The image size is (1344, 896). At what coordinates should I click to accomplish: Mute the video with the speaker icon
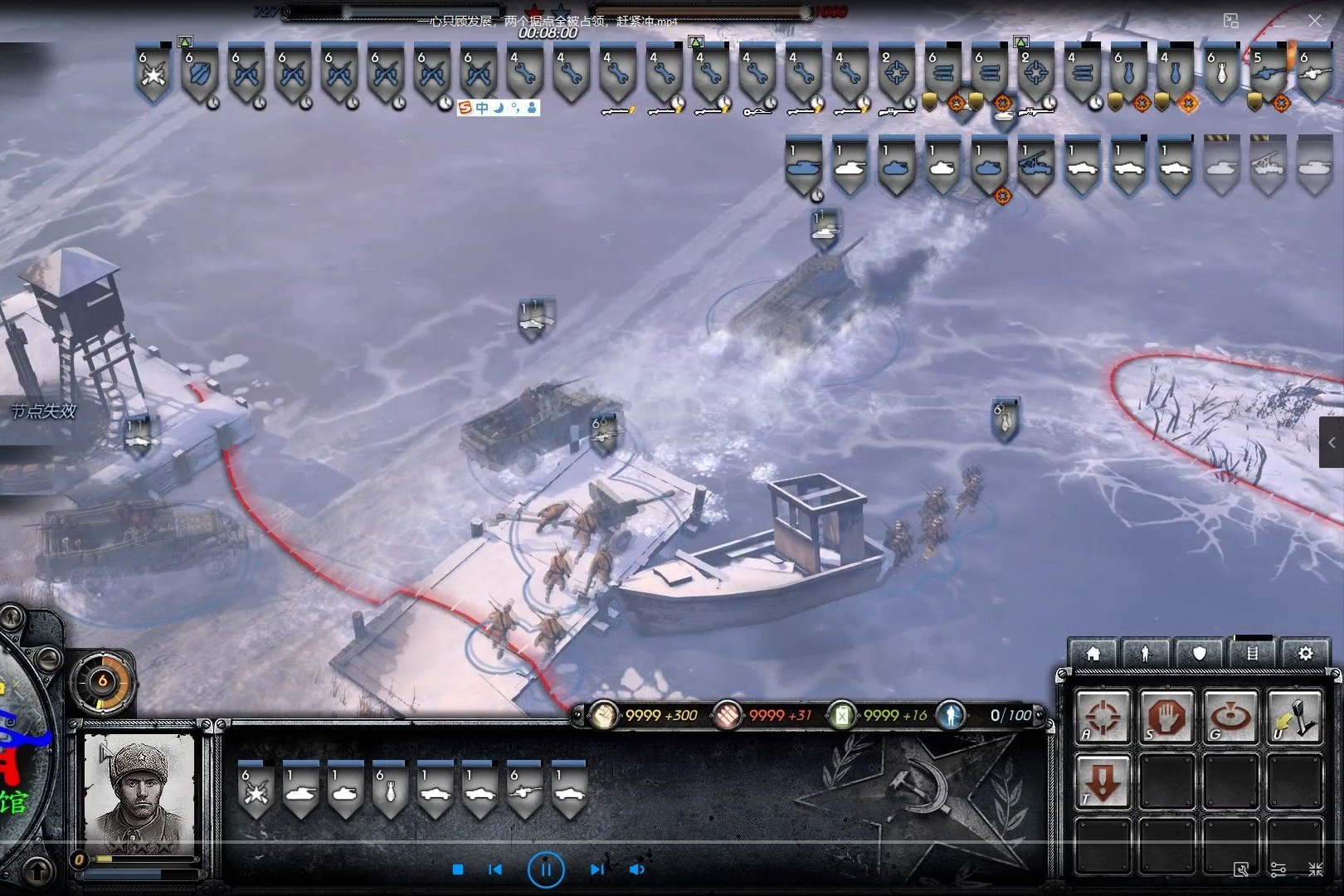point(637,869)
